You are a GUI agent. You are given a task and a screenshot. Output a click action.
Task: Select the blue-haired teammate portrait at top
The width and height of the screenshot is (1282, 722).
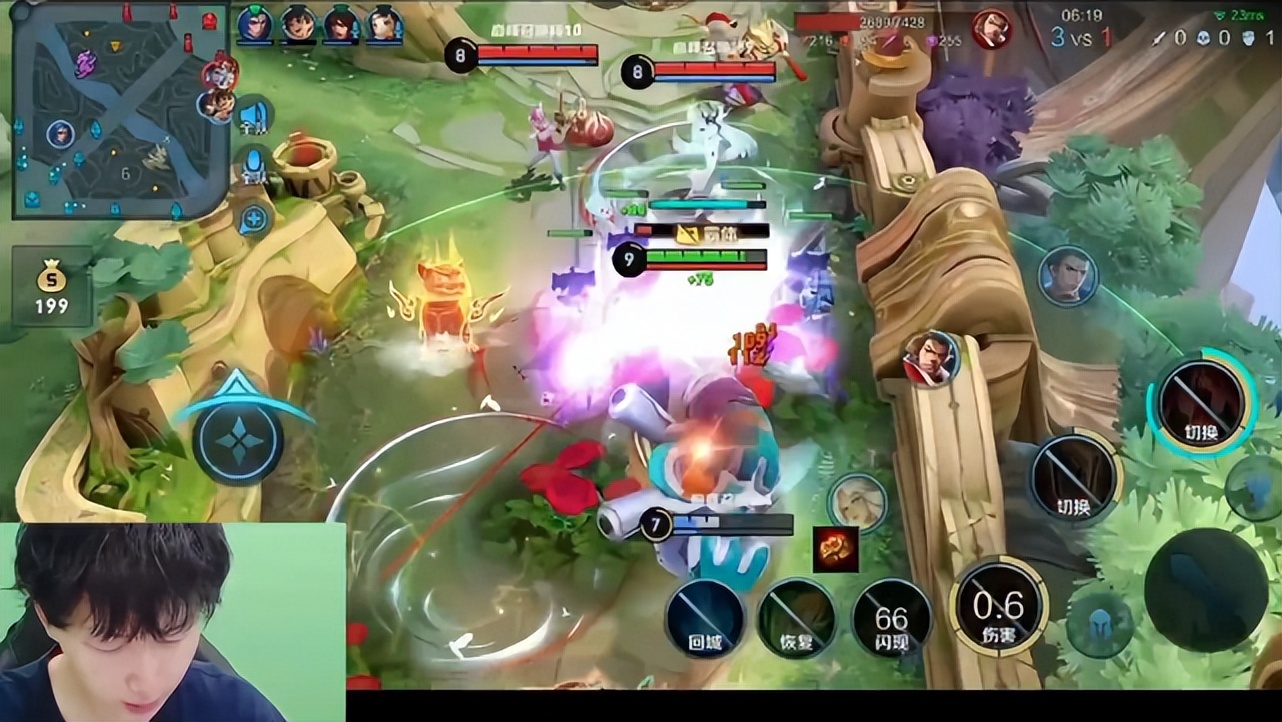255,24
